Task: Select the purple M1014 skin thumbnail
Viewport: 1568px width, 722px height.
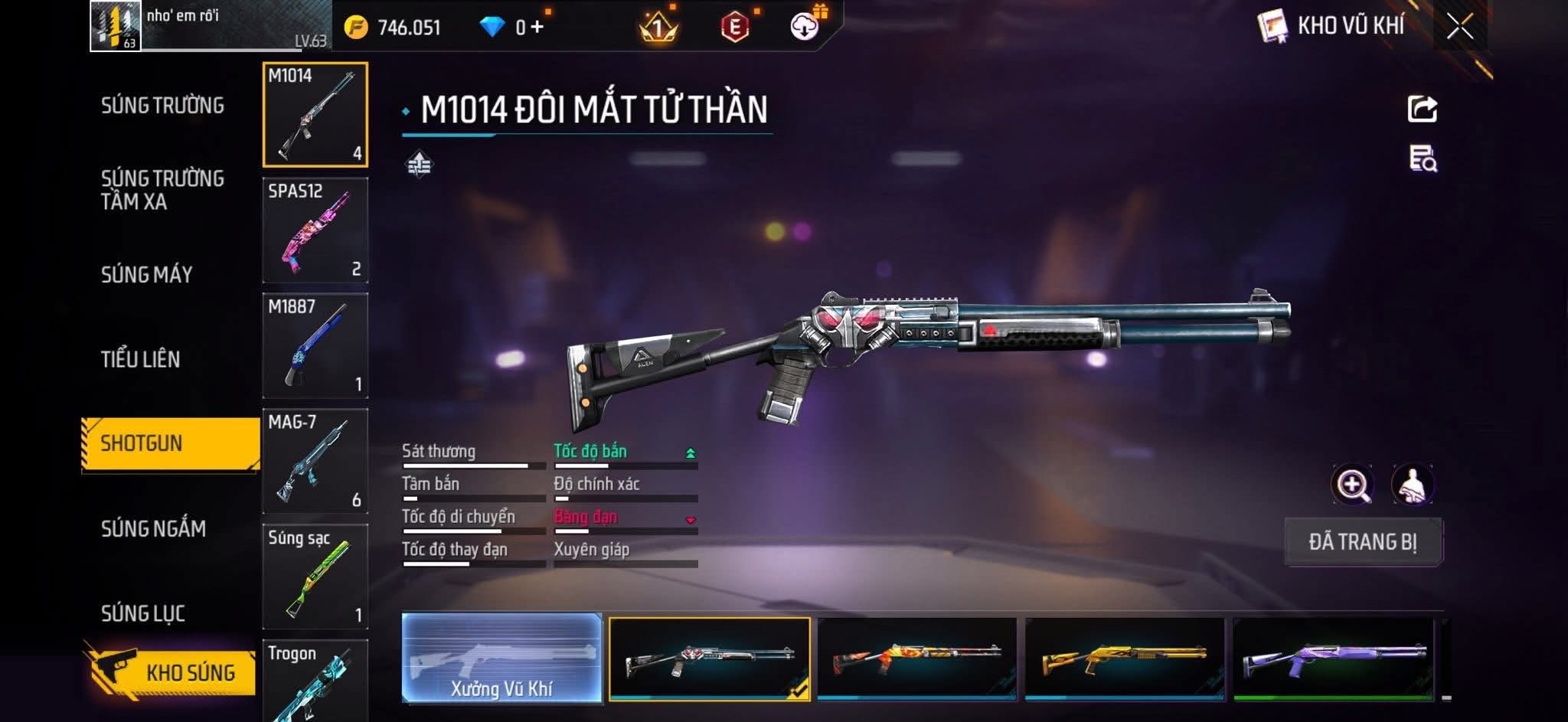Action: [1333, 659]
